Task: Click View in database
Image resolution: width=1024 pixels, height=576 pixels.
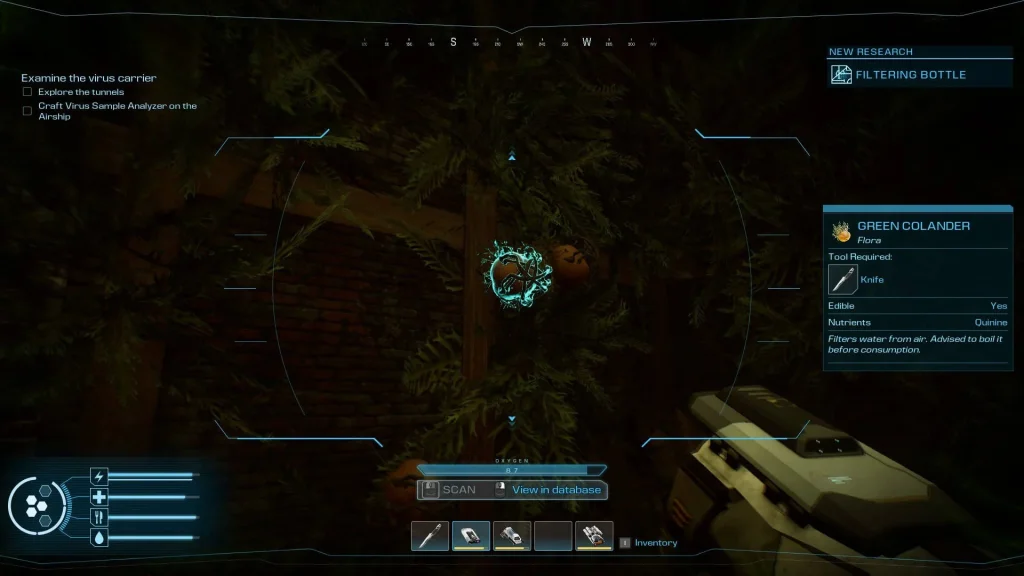Action: [556, 490]
